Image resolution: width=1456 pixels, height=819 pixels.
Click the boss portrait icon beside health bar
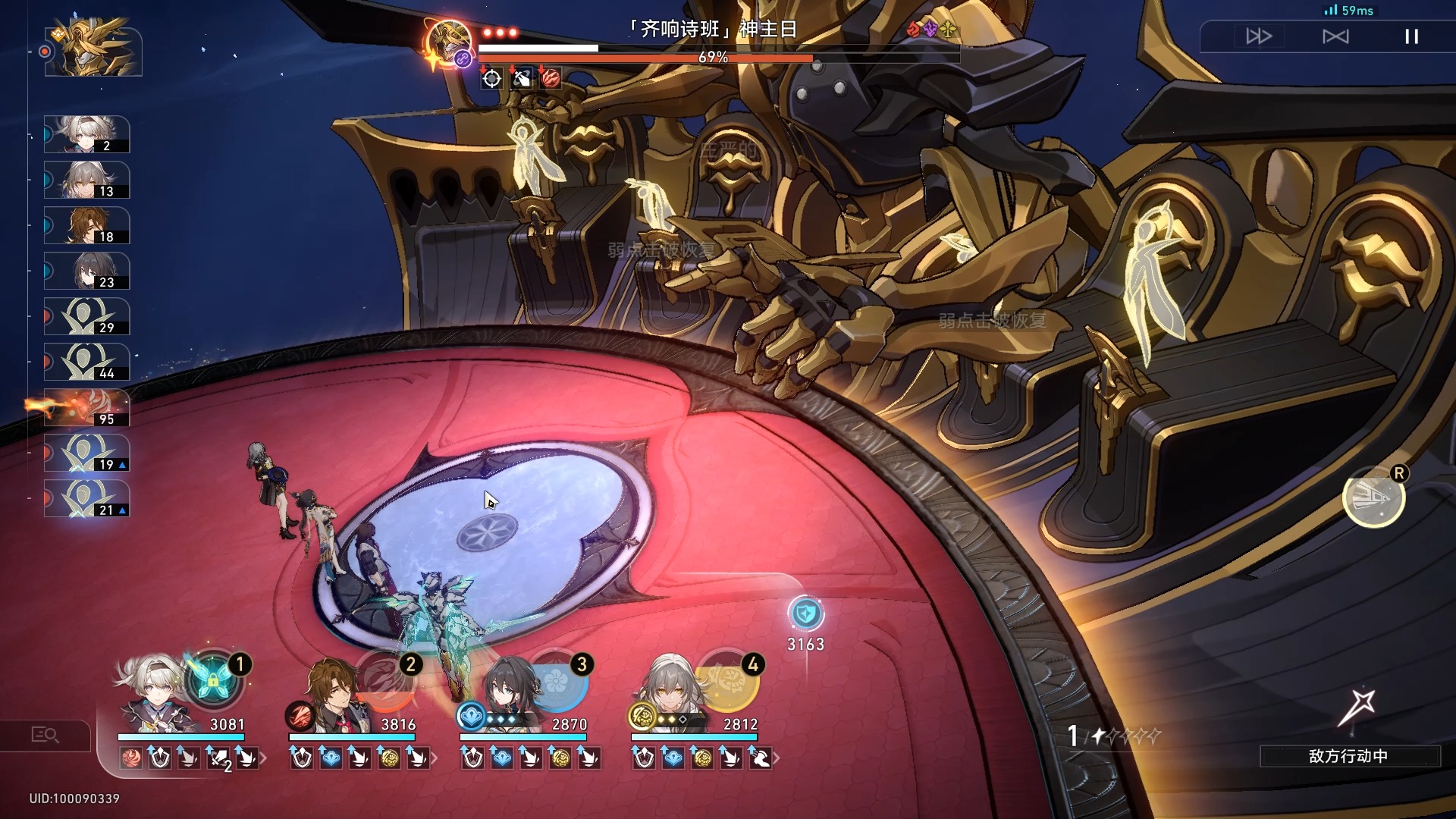(x=449, y=42)
